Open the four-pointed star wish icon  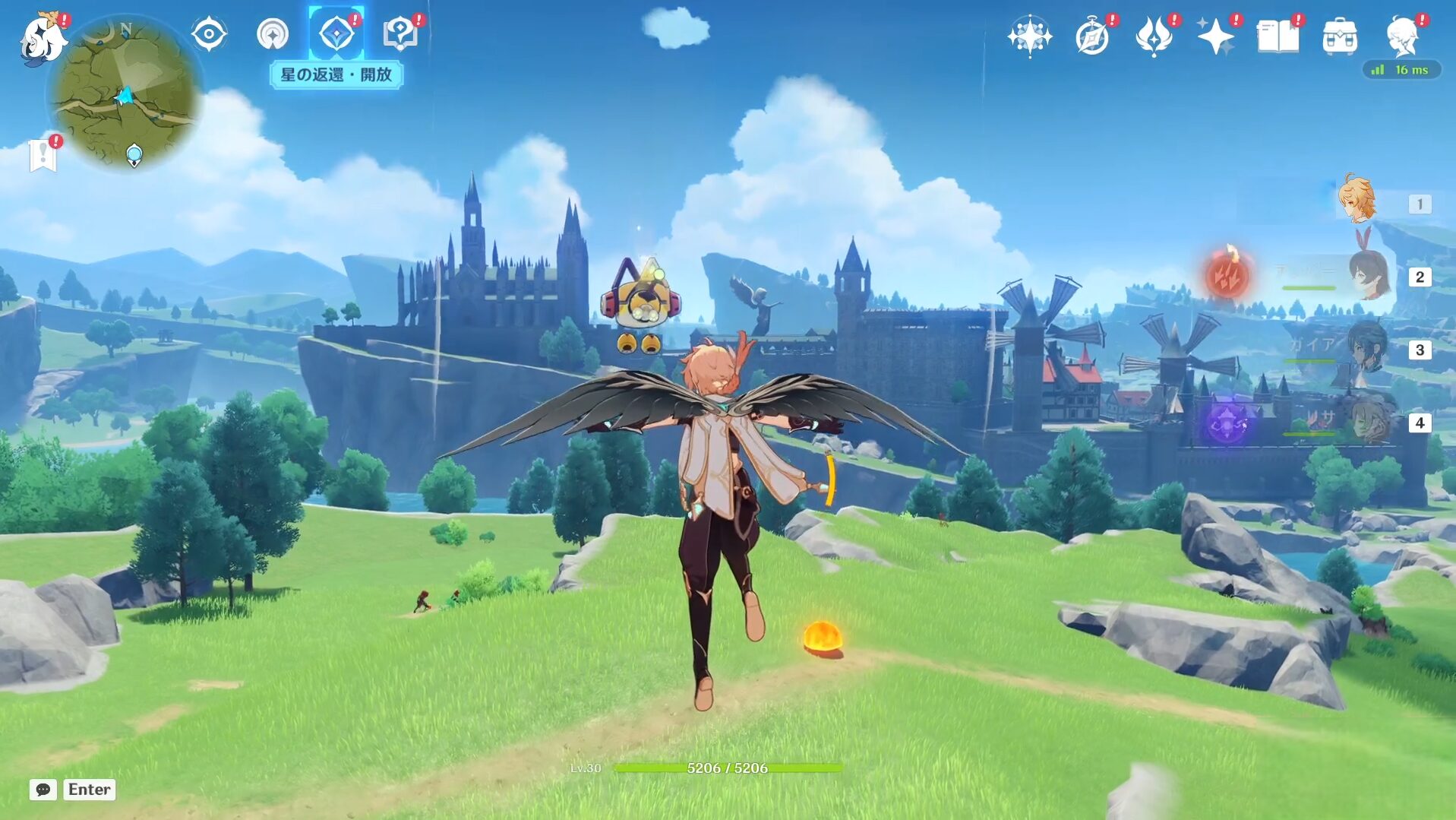coord(1029,36)
